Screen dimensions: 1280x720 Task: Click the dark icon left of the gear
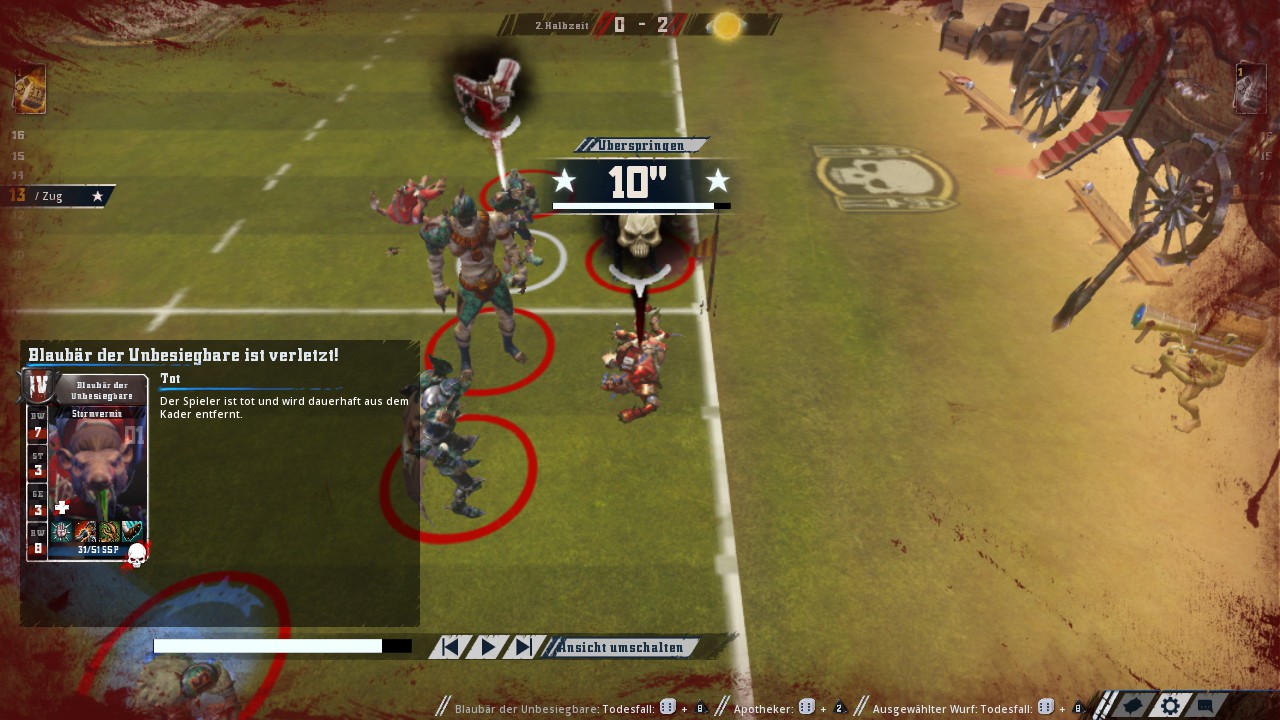[x=1133, y=705]
